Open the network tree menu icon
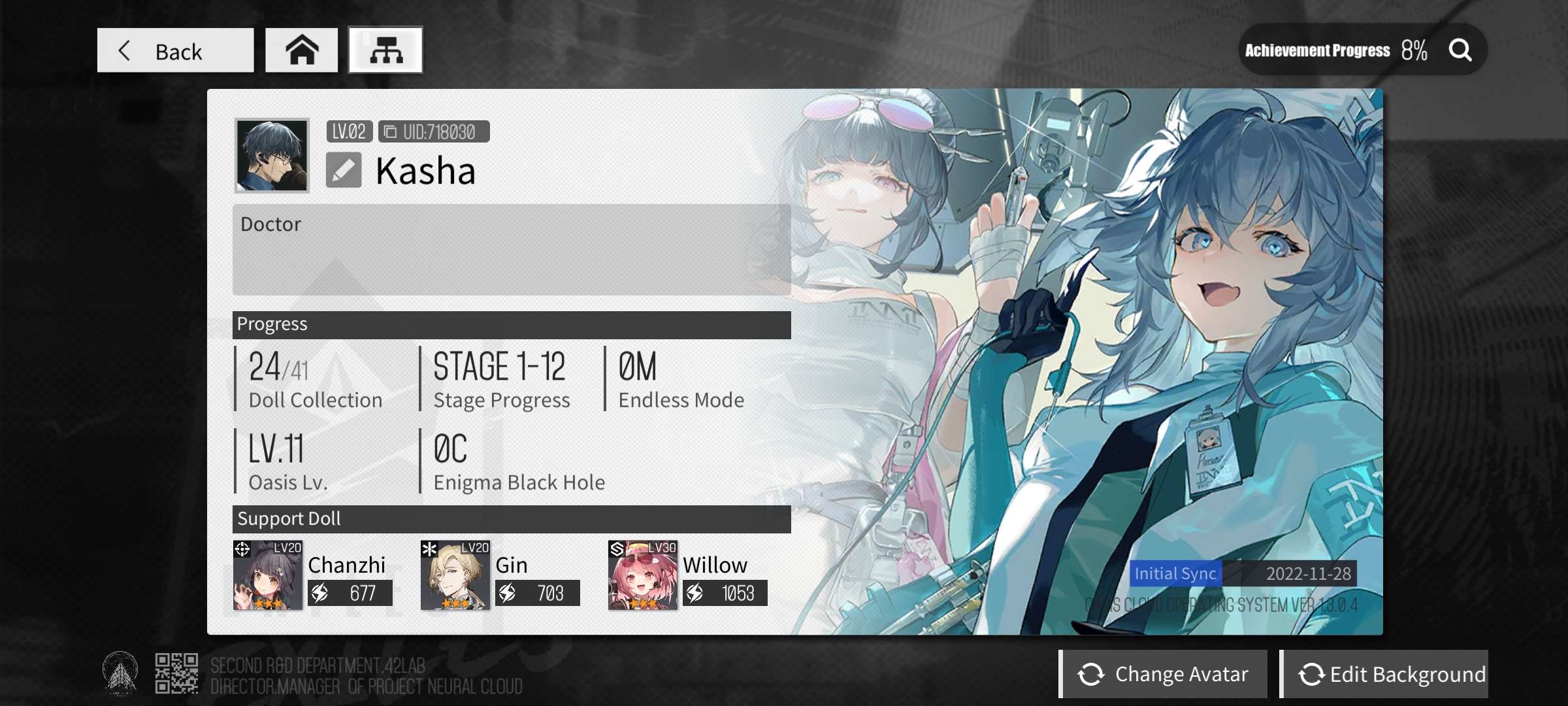The image size is (1568, 706). click(385, 50)
